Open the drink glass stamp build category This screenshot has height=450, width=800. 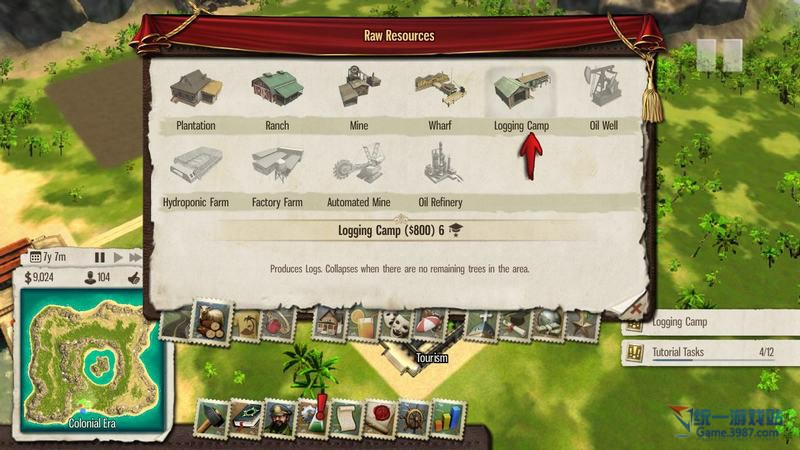pos(366,325)
